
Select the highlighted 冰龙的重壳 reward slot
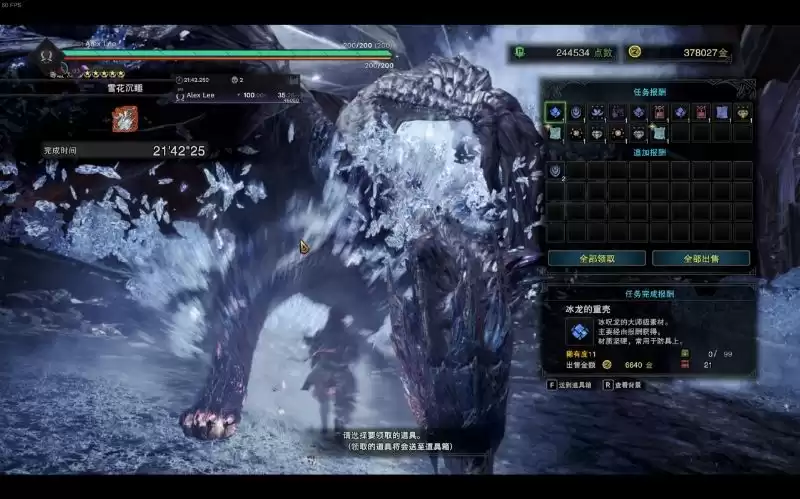[555, 112]
